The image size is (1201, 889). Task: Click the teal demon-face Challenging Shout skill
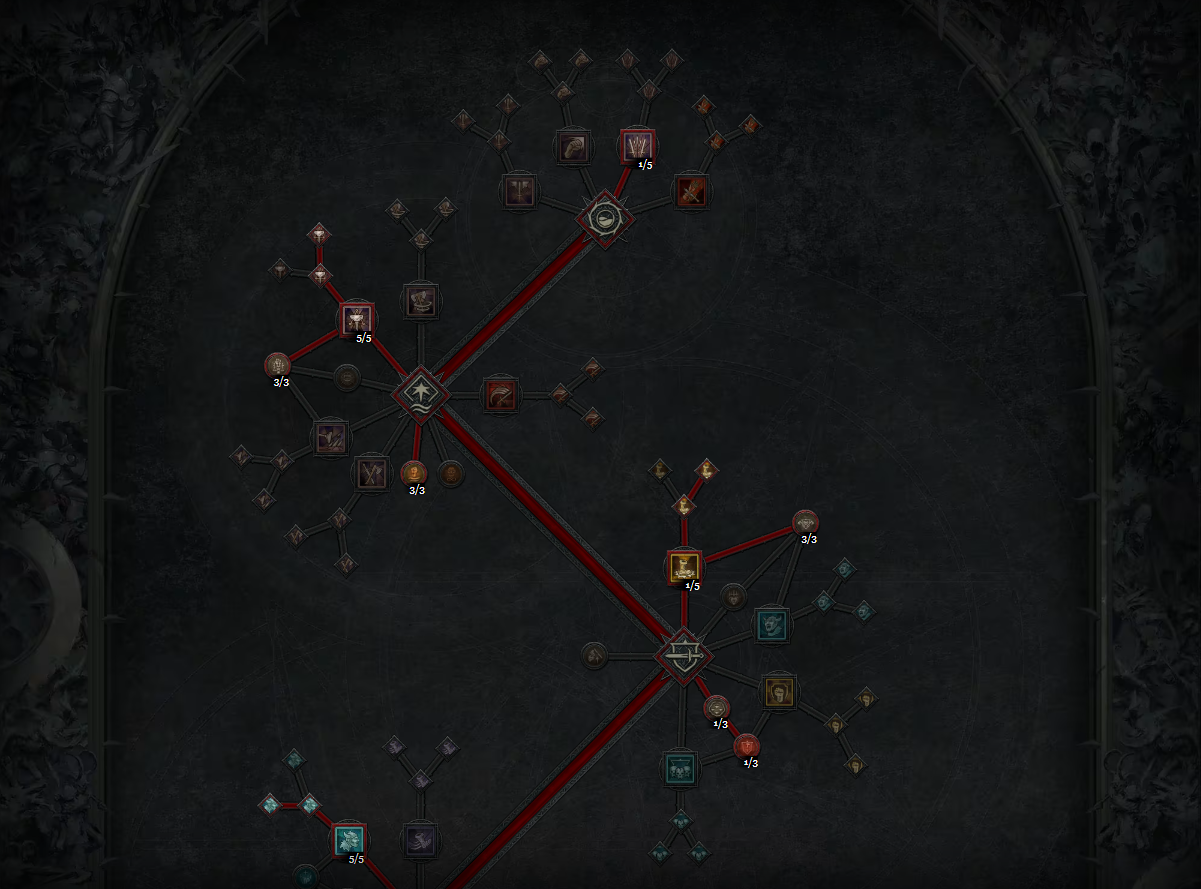point(771,625)
